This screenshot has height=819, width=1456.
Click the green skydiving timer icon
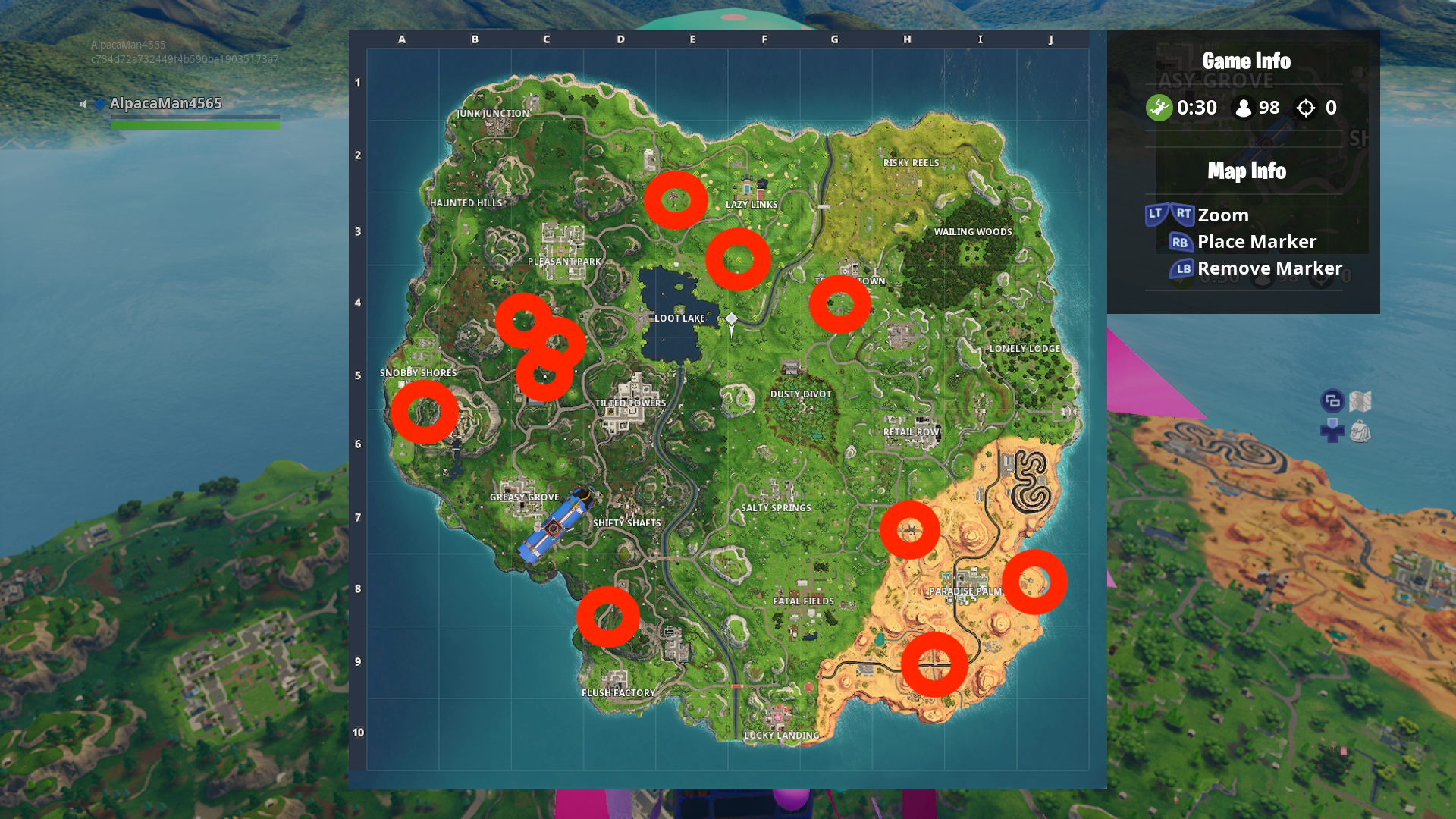click(x=1158, y=108)
